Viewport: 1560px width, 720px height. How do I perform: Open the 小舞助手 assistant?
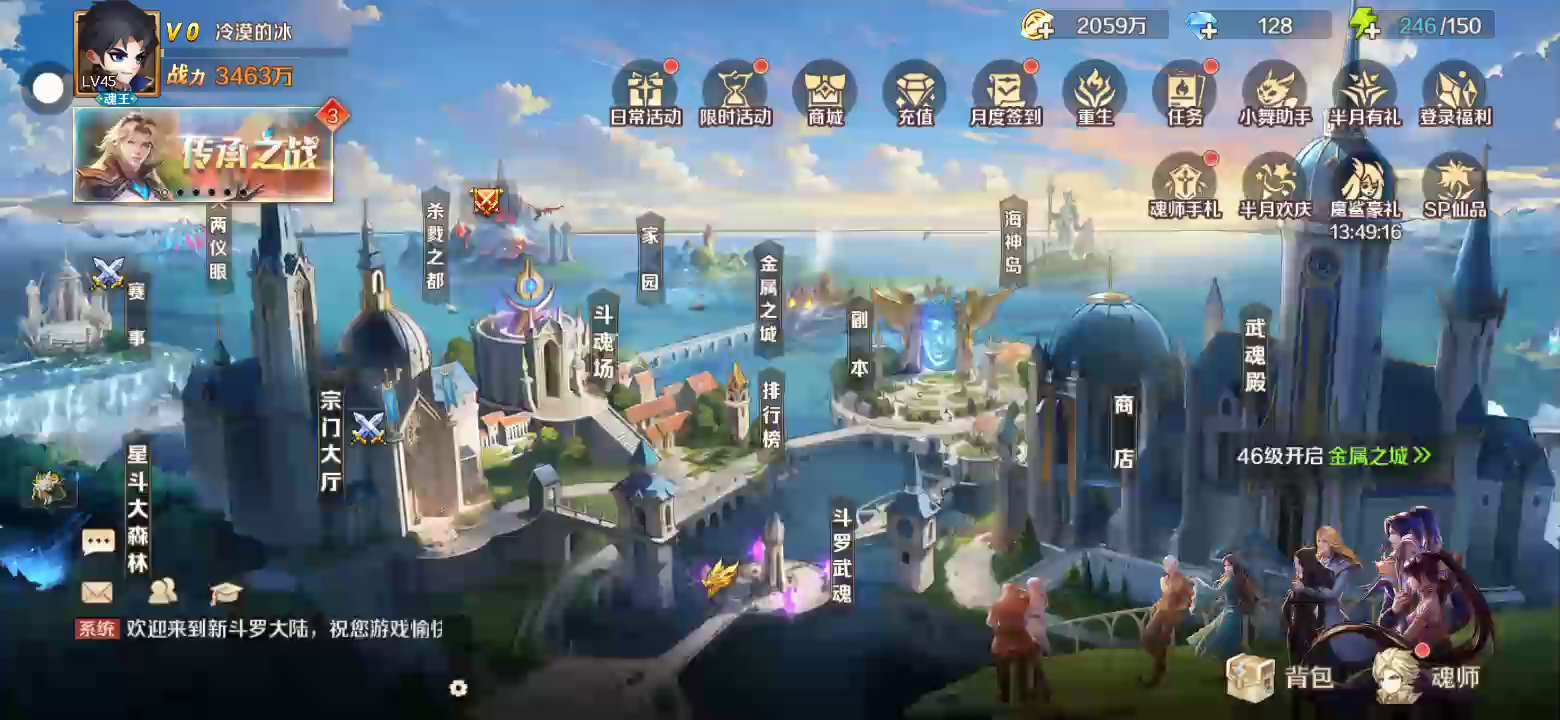point(1275,92)
